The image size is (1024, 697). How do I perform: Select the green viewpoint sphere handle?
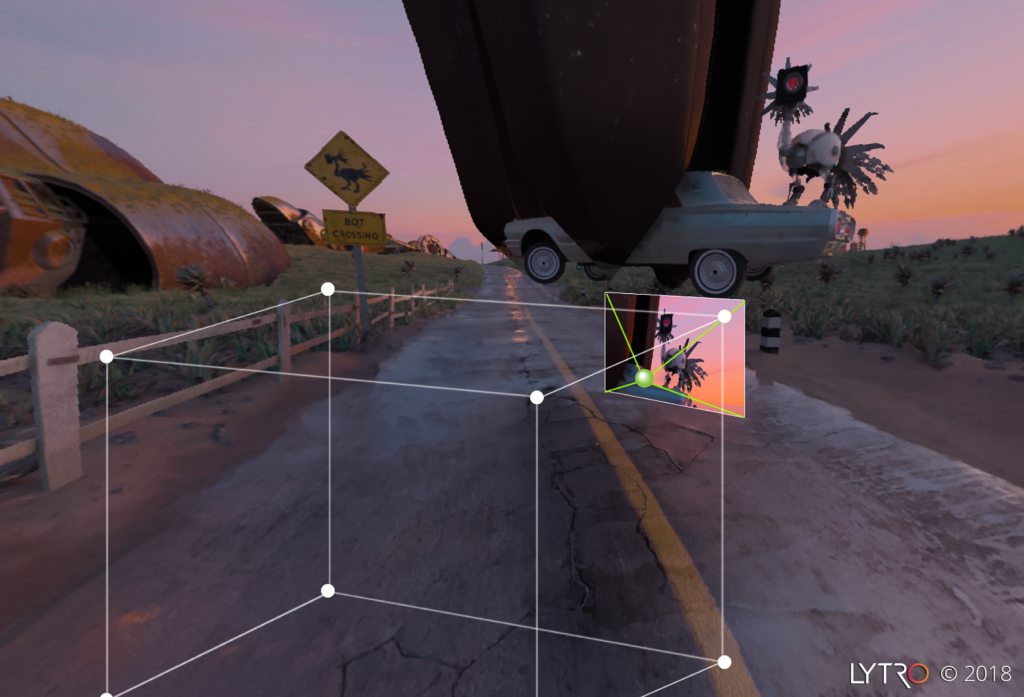(644, 378)
